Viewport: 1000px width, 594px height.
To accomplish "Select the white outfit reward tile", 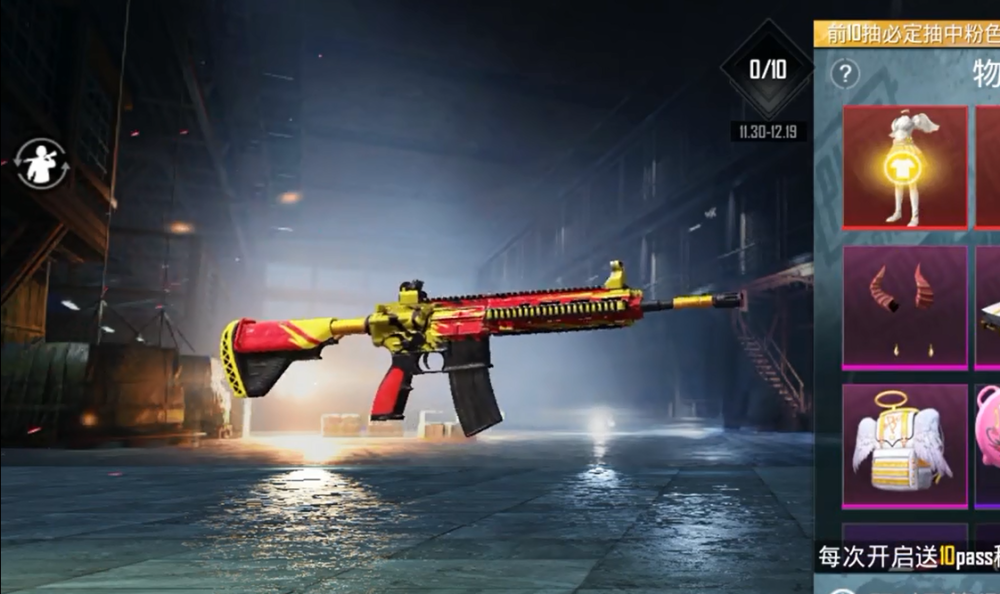I will coord(905,167).
